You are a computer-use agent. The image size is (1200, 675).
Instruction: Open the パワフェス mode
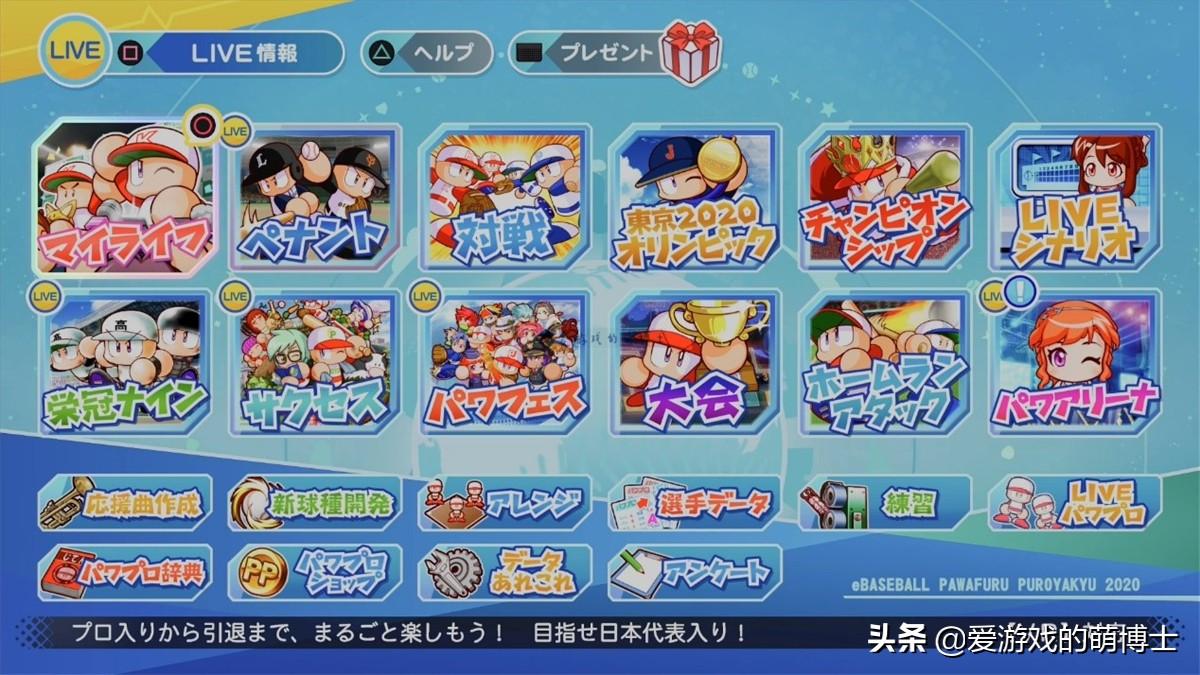(505, 363)
